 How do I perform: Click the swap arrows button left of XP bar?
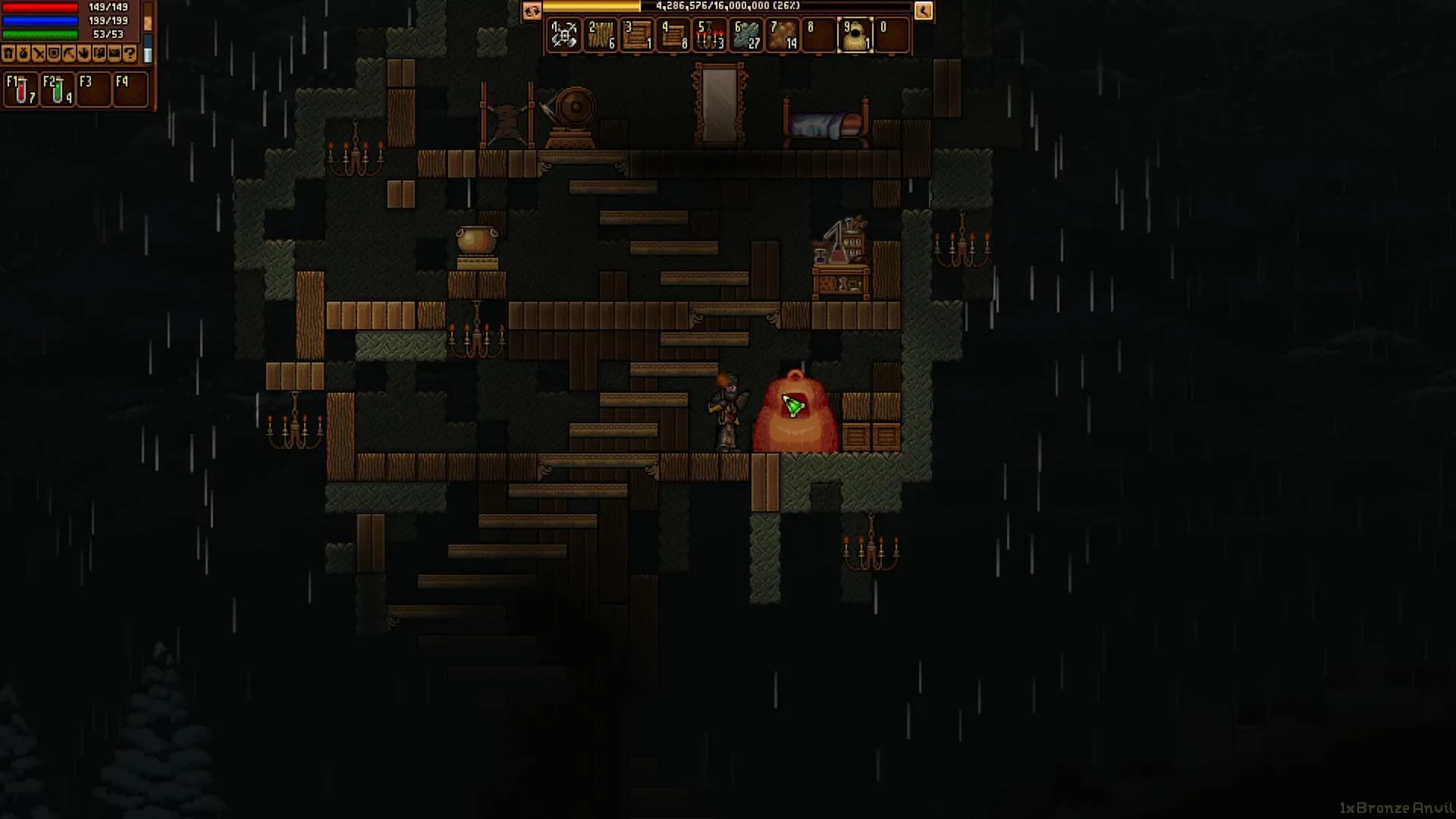[x=532, y=11]
